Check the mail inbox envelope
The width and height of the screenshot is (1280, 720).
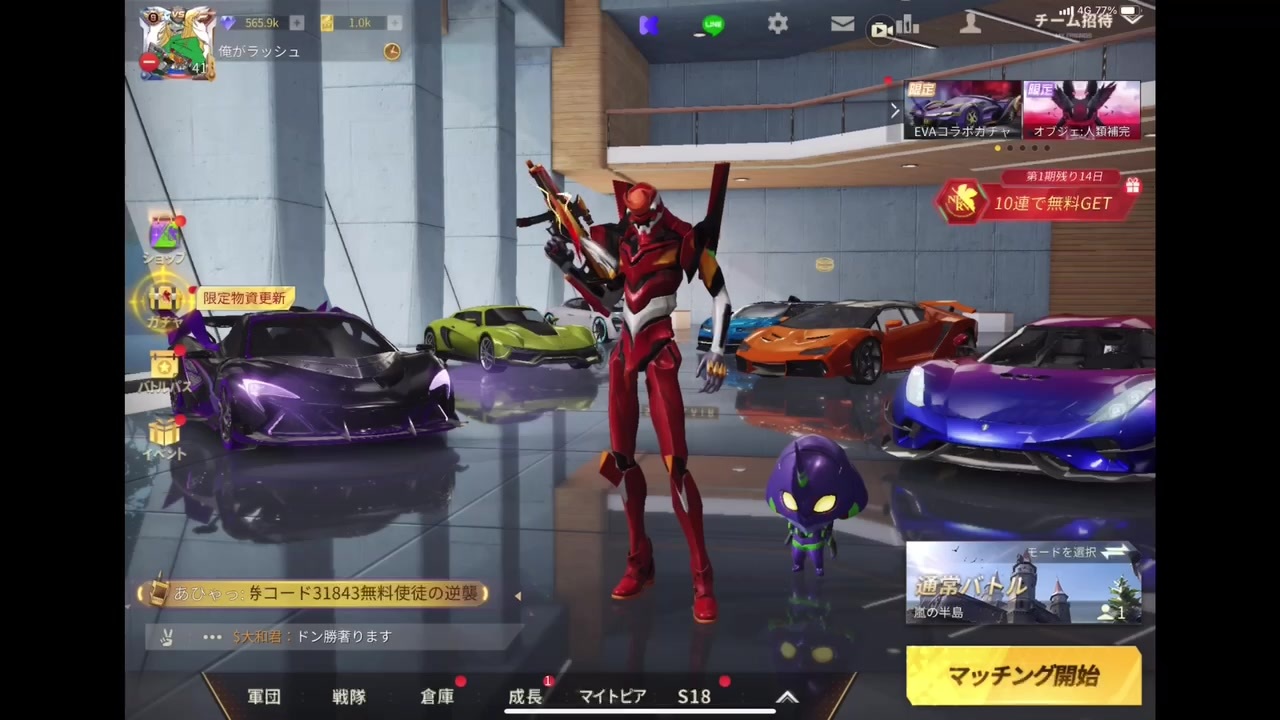(x=842, y=24)
